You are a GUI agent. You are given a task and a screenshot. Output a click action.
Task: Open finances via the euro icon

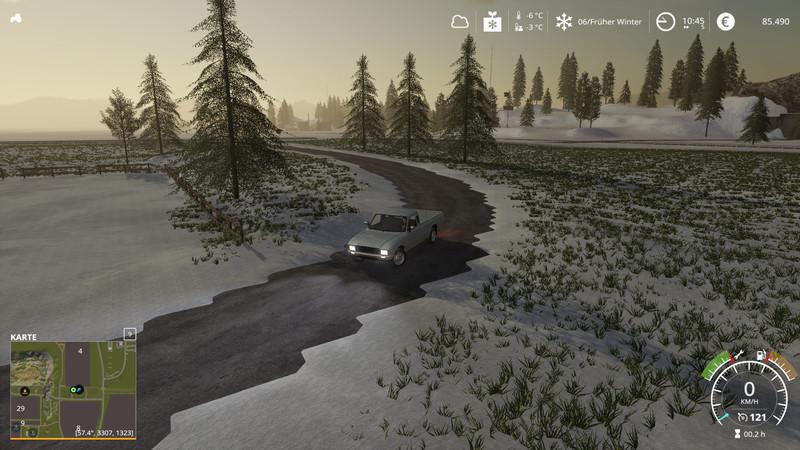(x=725, y=21)
